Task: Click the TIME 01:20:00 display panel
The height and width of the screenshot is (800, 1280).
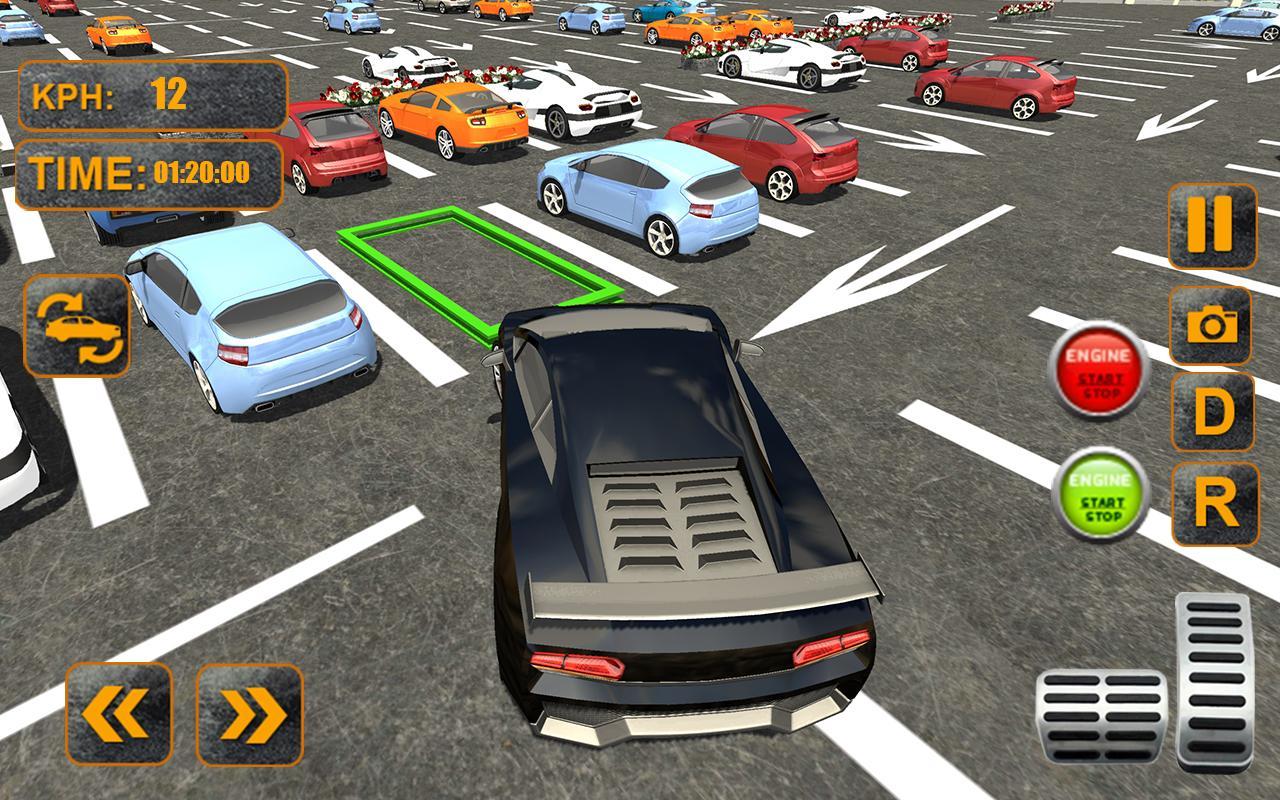Action: click(x=150, y=170)
